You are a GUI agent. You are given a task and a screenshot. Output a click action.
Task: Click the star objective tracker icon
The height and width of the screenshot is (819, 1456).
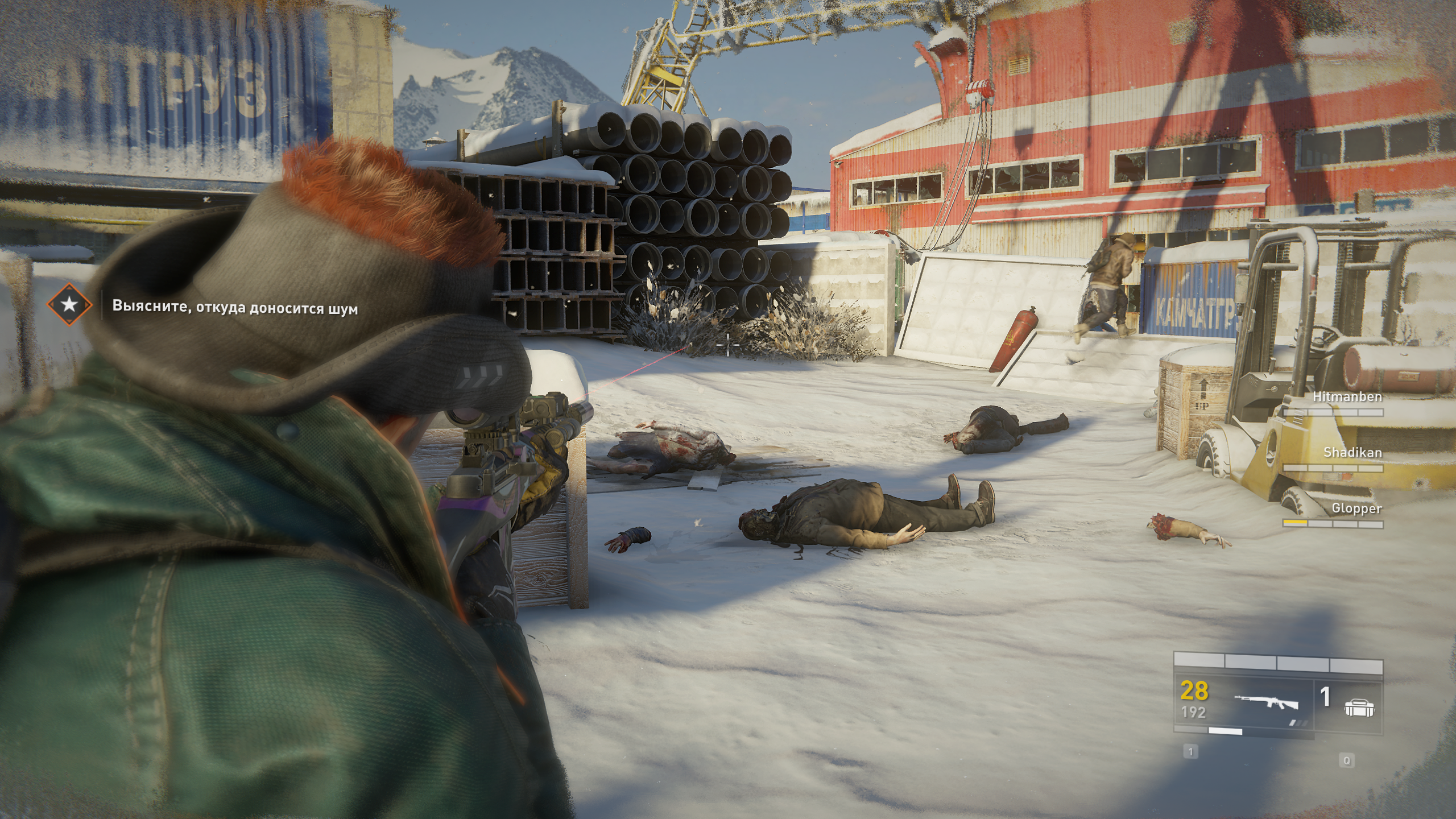coord(69,305)
